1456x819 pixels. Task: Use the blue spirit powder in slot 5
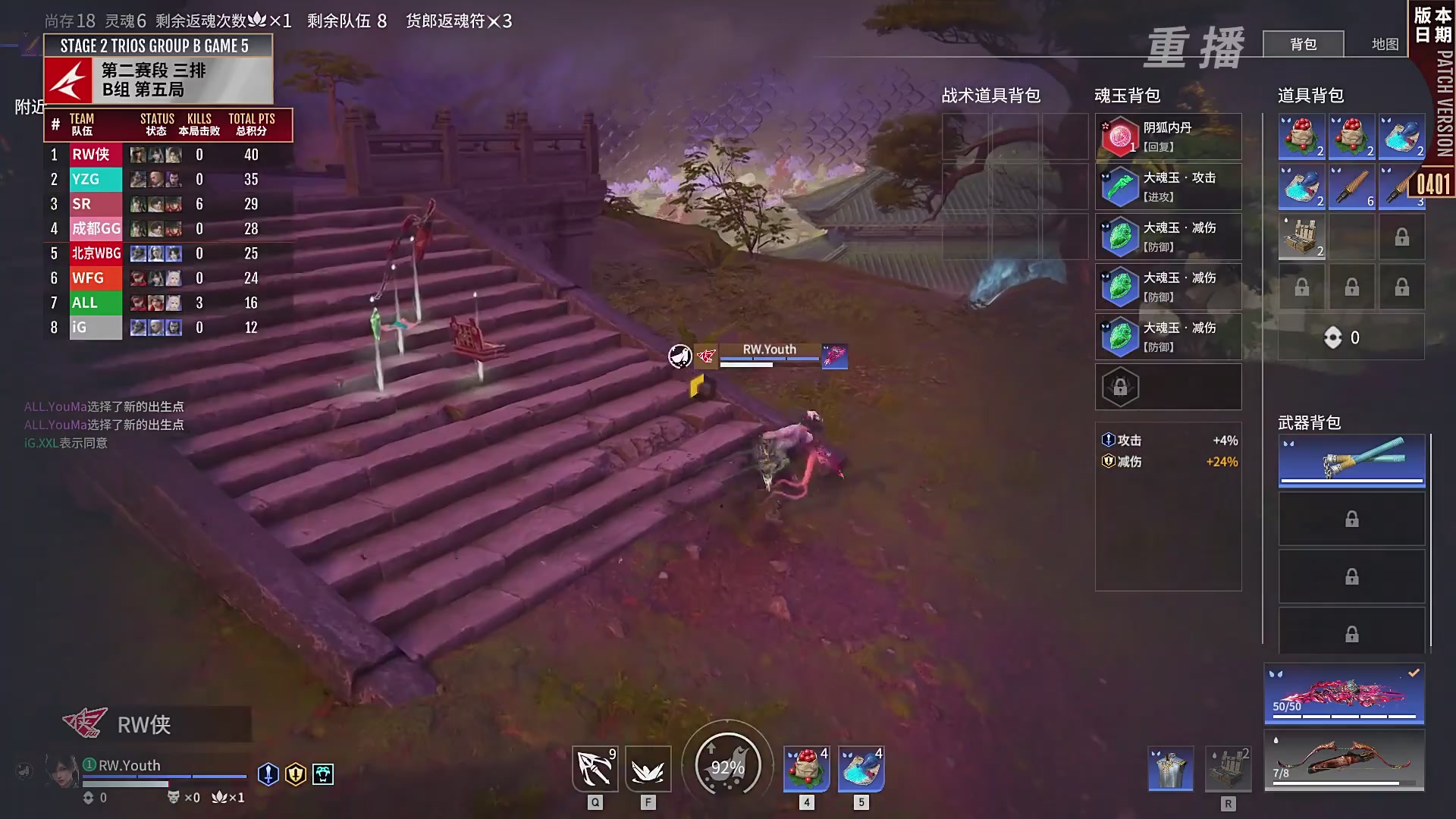click(x=861, y=767)
